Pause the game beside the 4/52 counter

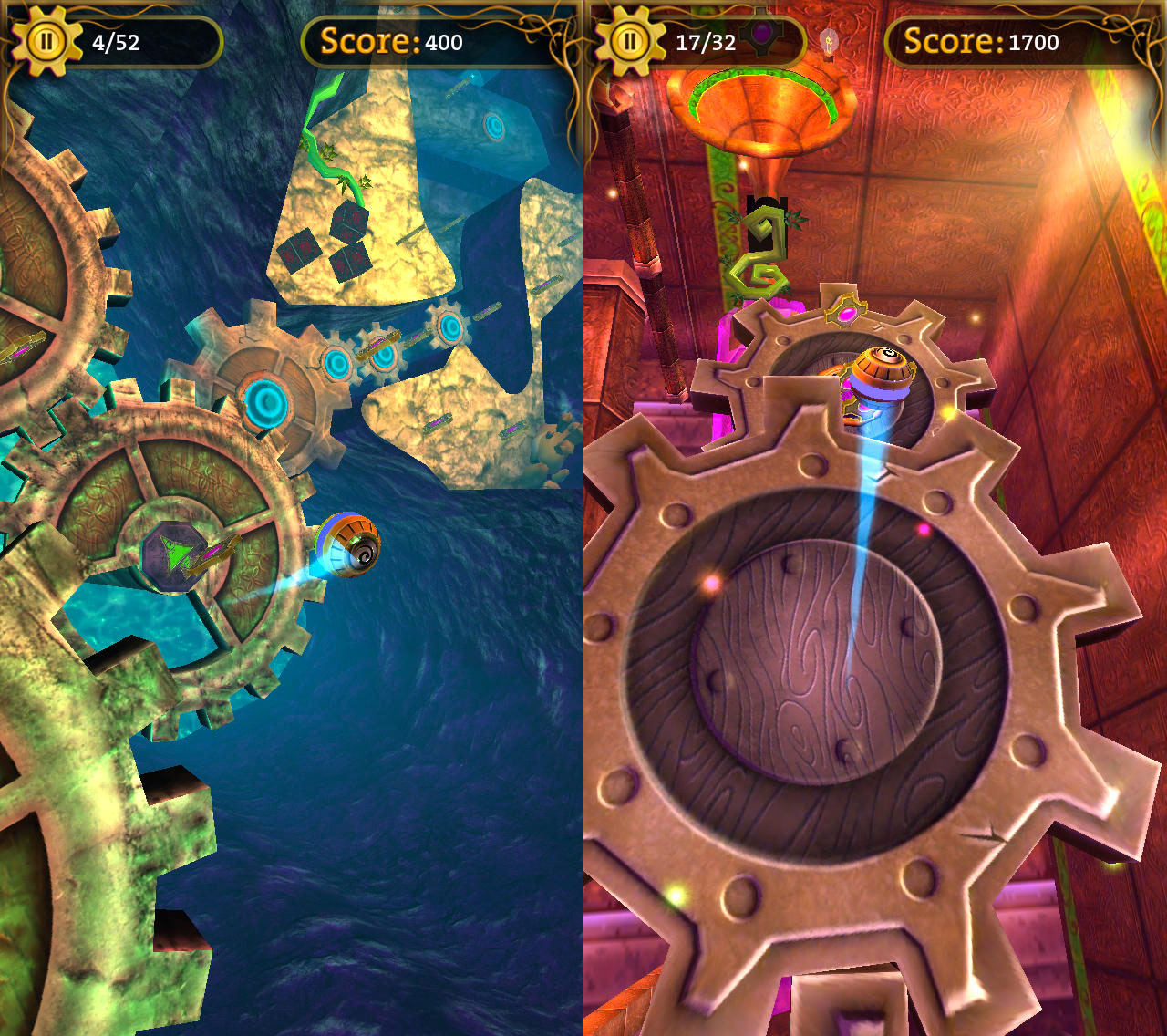46,41
